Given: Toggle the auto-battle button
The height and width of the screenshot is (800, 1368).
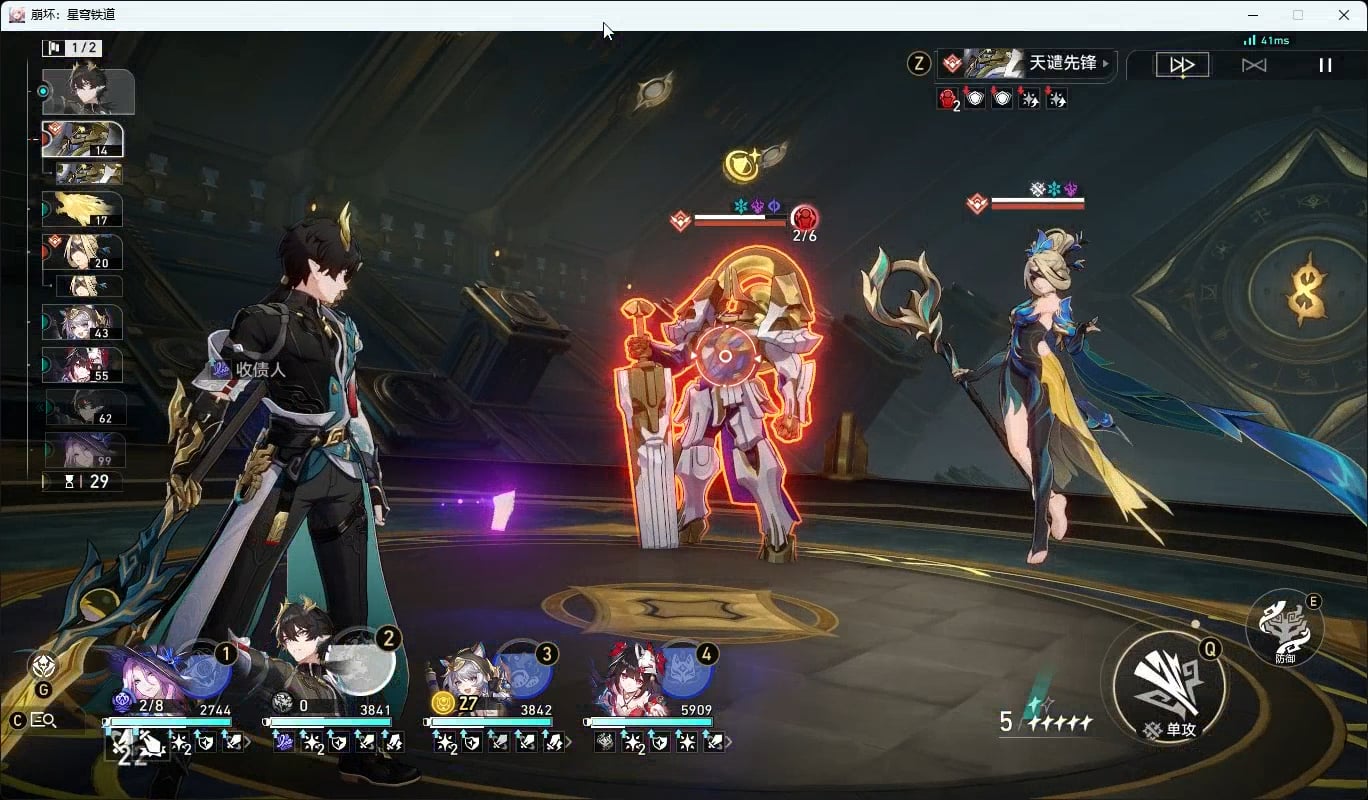Looking at the screenshot, I should click(x=1253, y=65).
